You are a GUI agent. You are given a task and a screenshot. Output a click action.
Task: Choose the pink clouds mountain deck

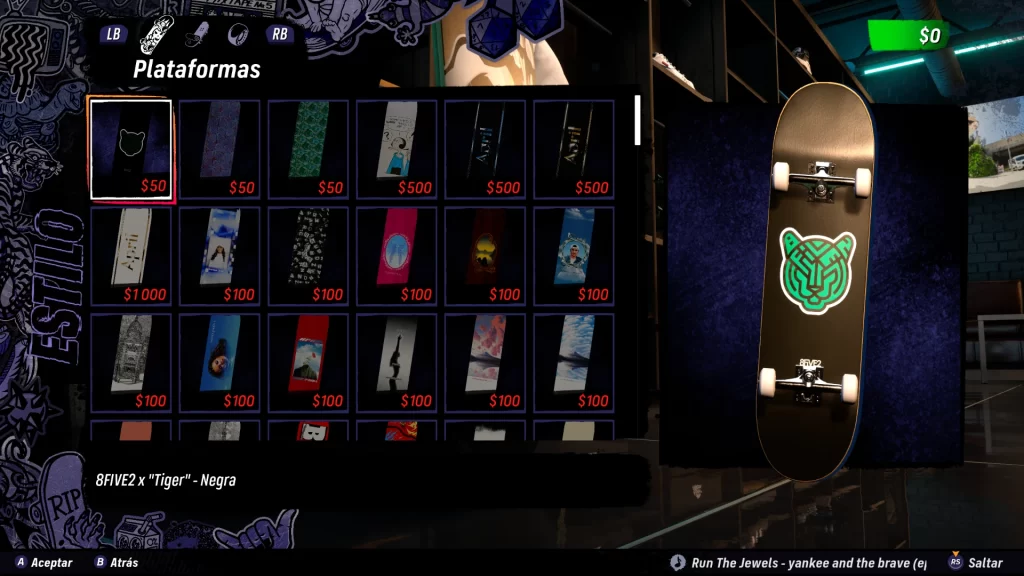coord(485,362)
